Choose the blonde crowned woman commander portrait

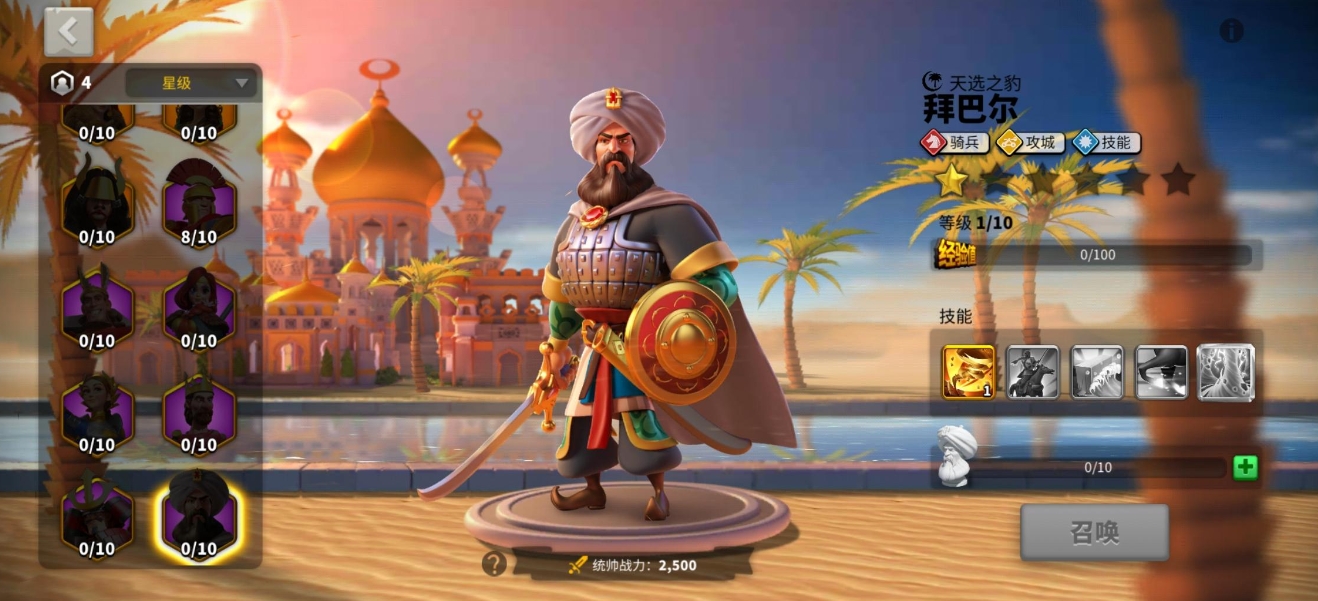97,410
